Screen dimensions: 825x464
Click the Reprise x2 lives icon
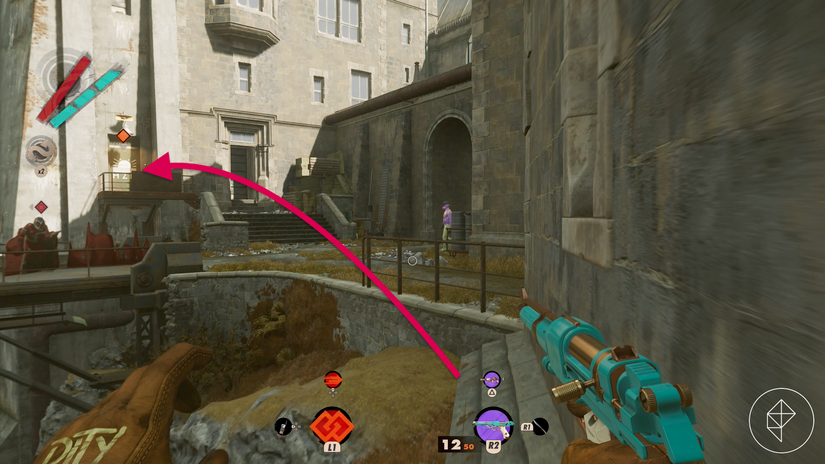coord(42,151)
